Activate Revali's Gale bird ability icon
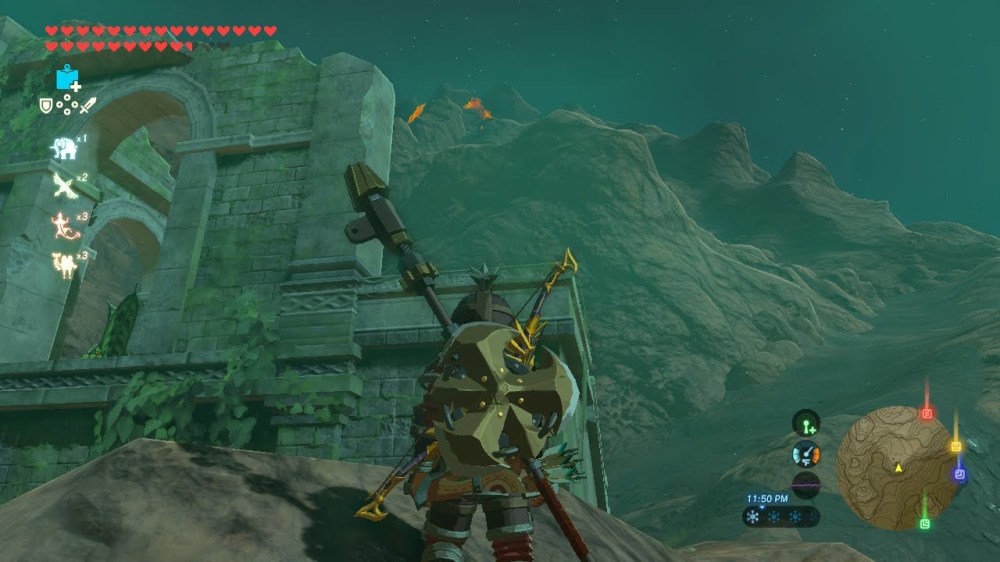 [x=65, y=186]
